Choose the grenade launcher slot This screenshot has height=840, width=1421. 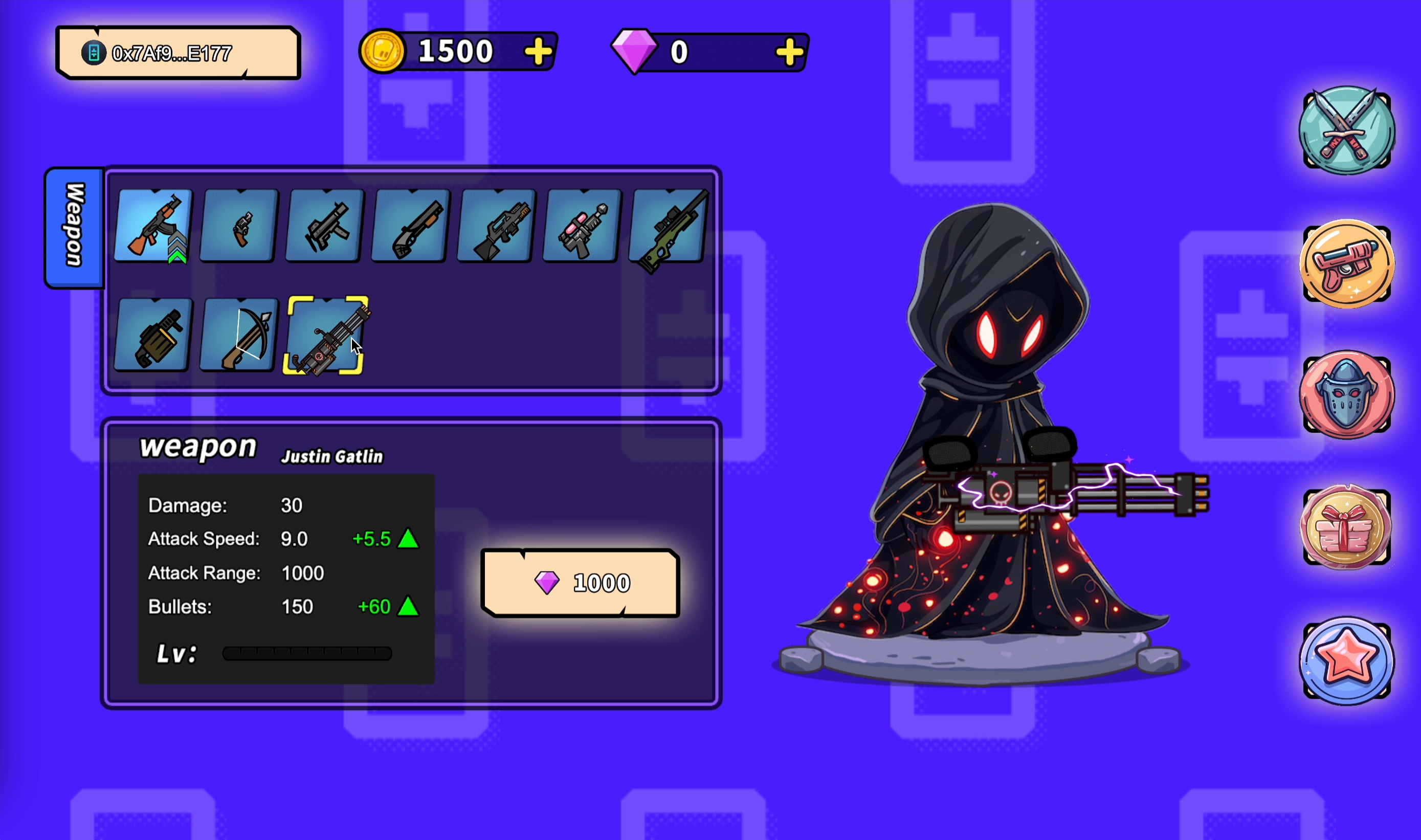(153, 335)
